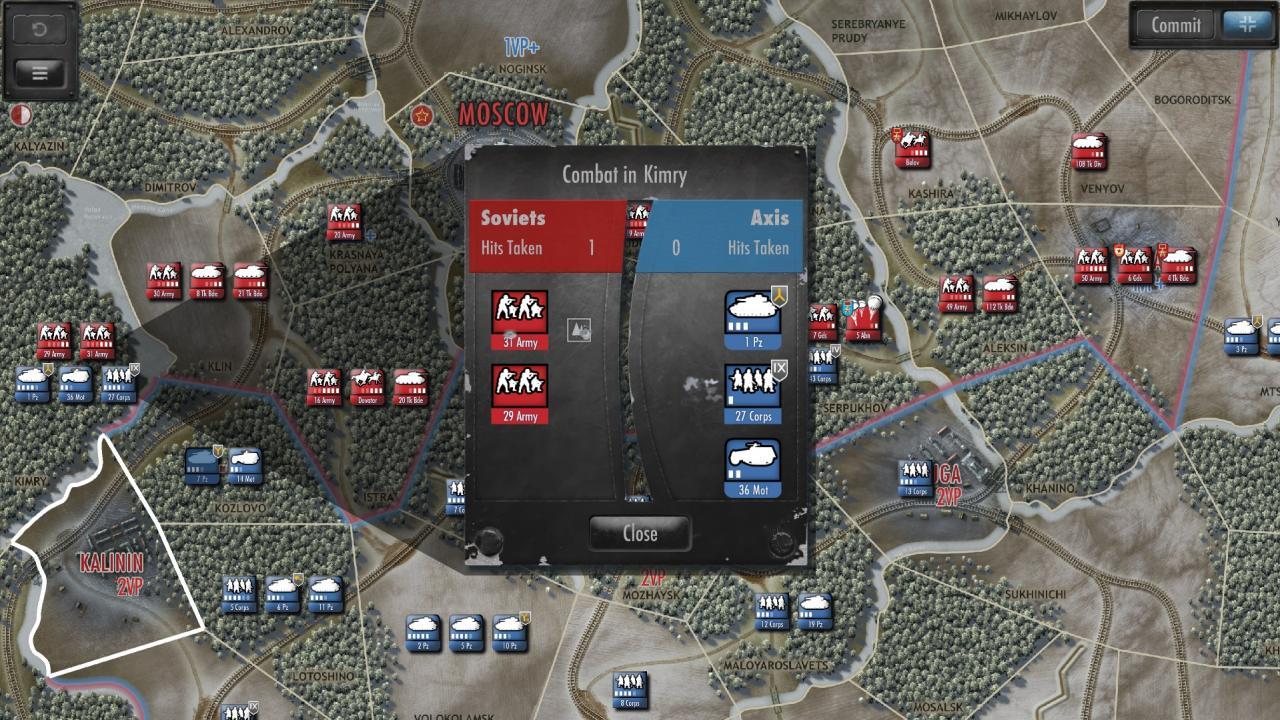Close the Combat in Kimry dialog

[x=639, y=533]
